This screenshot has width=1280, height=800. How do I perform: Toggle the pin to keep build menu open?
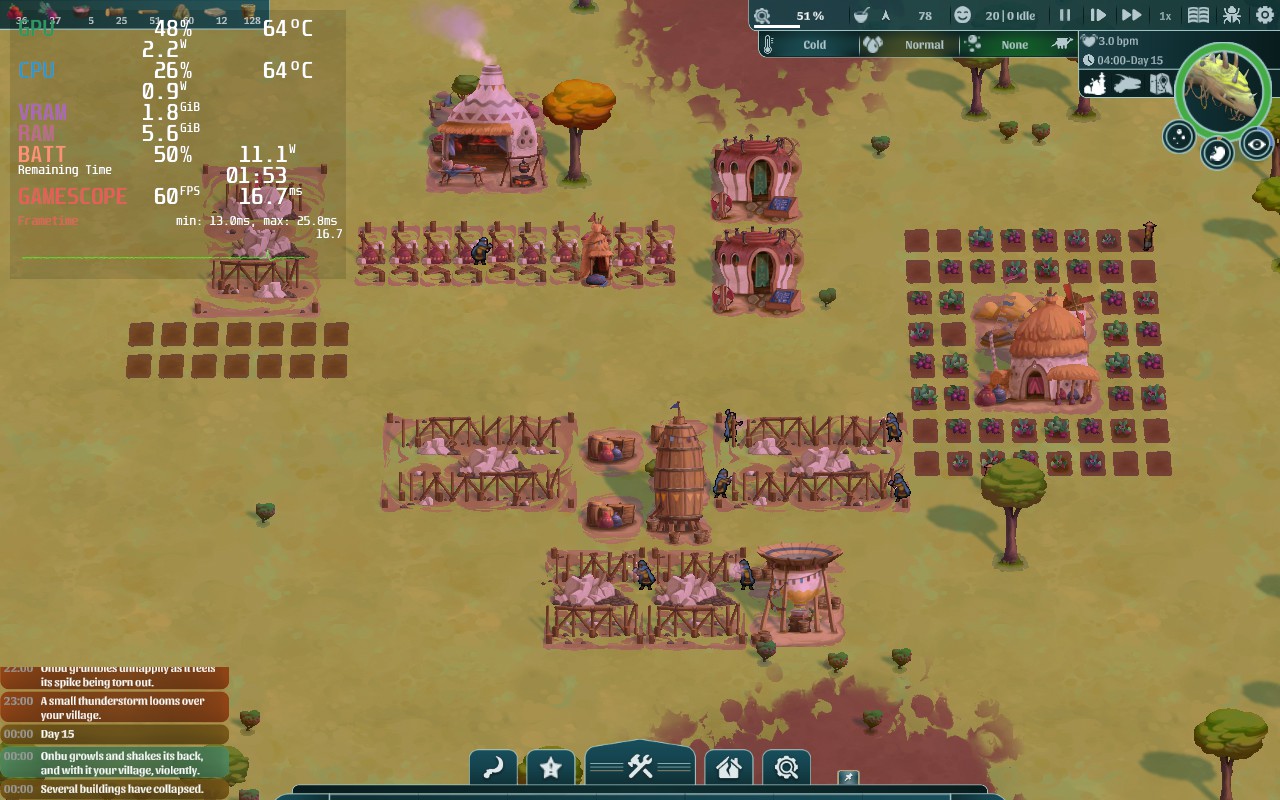coord(847,777)
